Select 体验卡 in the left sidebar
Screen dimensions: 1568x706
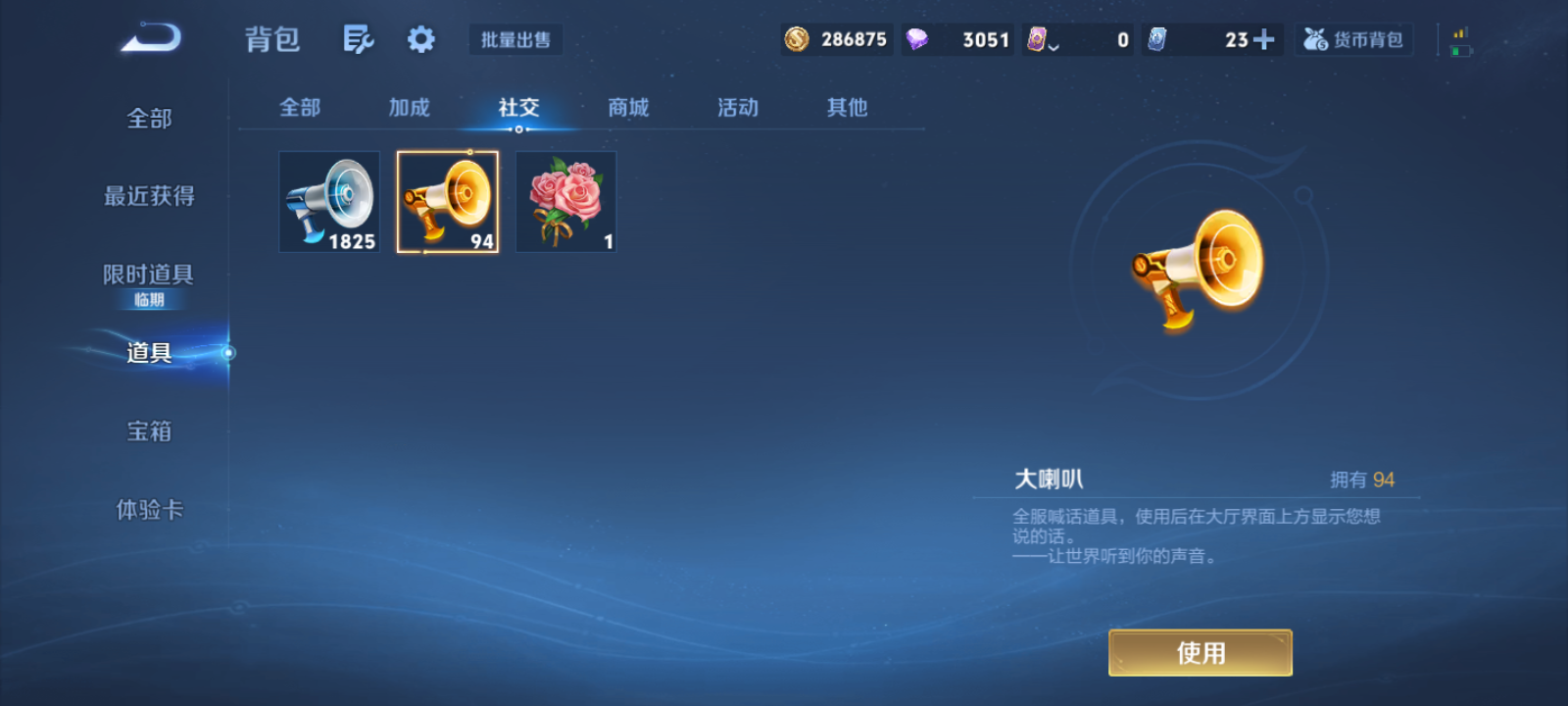149,509
